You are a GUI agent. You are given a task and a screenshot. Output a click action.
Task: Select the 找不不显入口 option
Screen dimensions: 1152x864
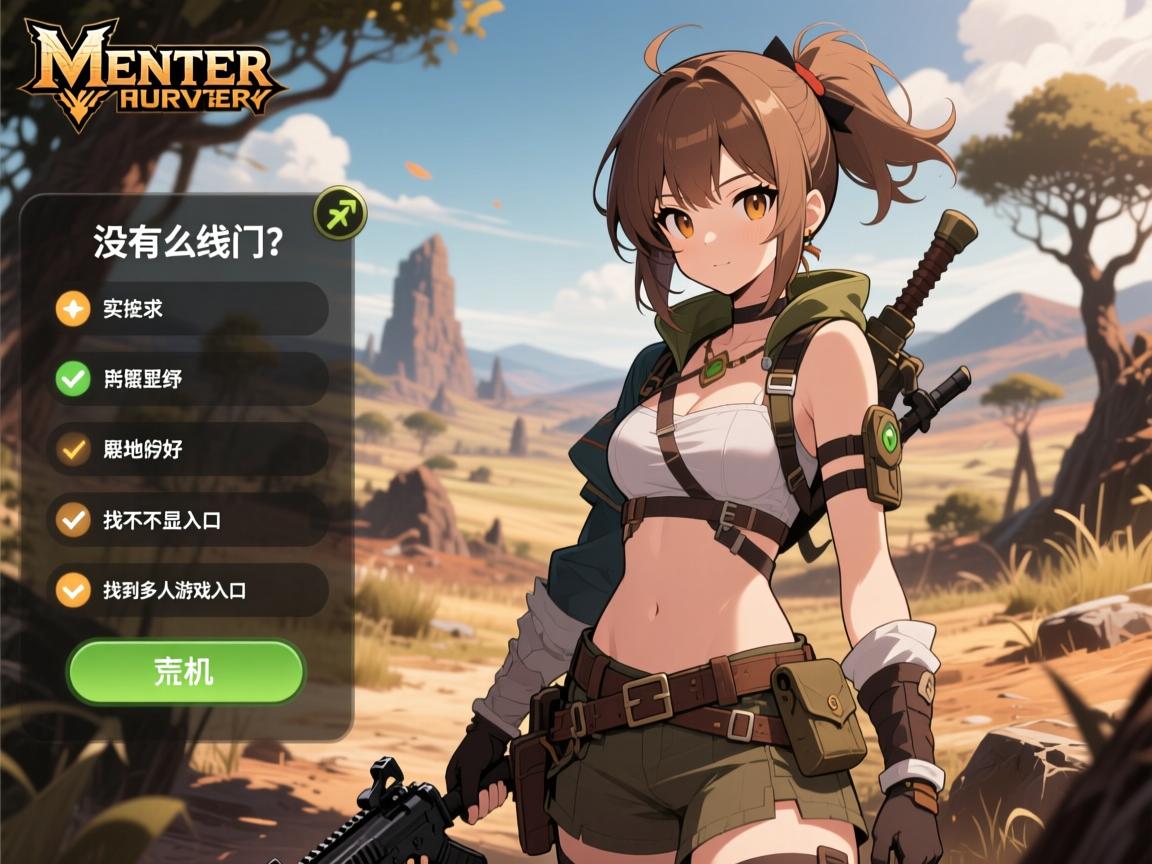pos(188,520)
